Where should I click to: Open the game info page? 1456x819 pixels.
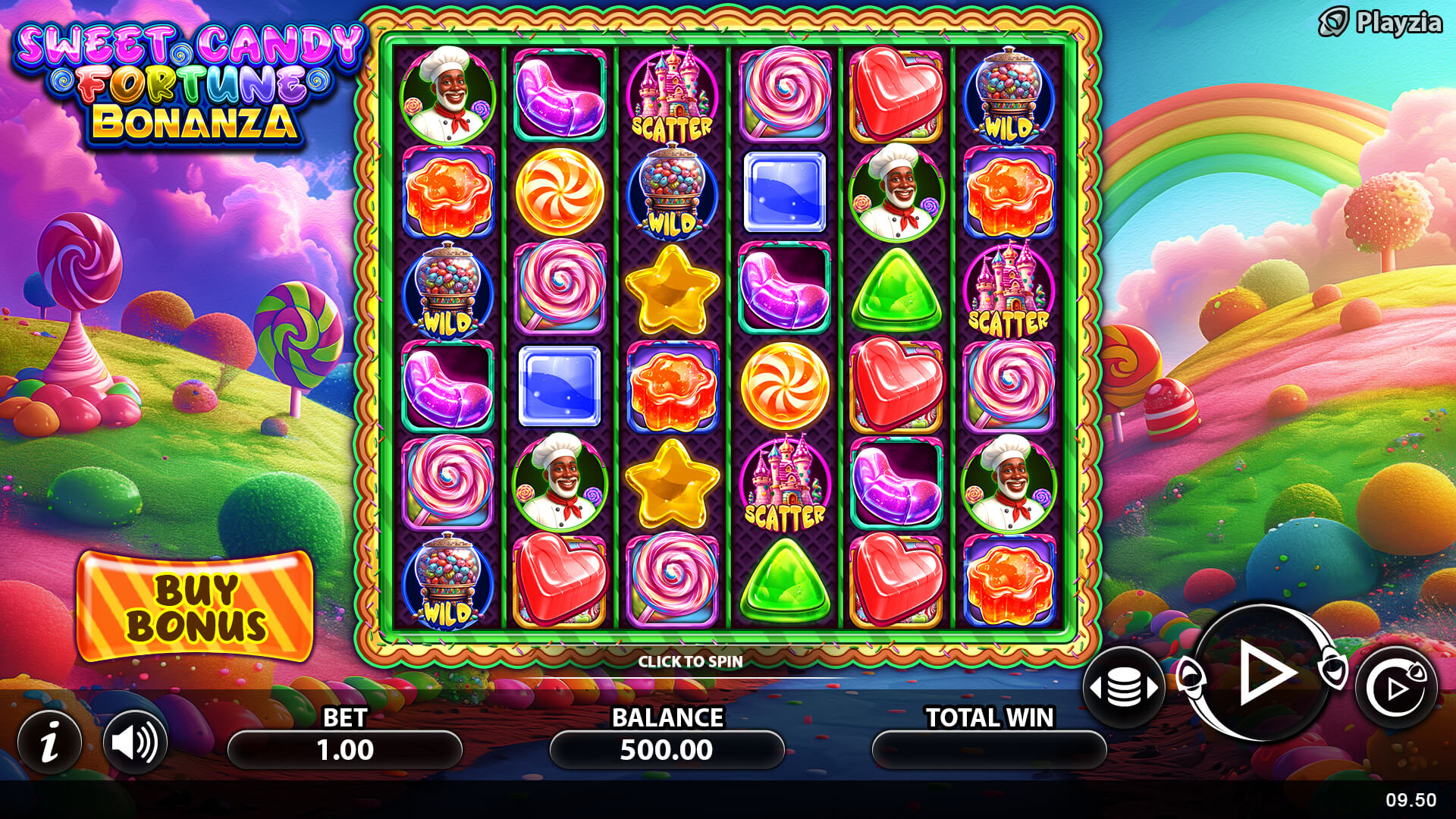pos(50,742)
